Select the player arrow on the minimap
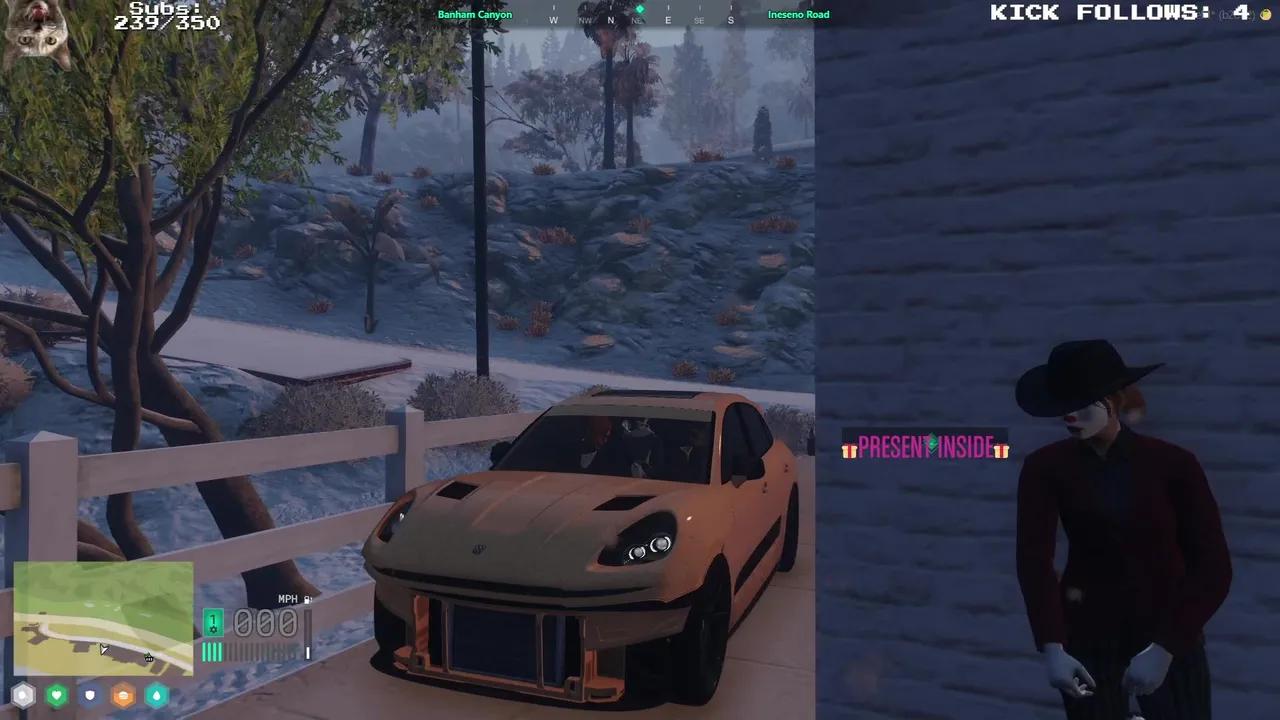Image resolution: width=1280 pixels, height=720 pixels. (103, 649)
